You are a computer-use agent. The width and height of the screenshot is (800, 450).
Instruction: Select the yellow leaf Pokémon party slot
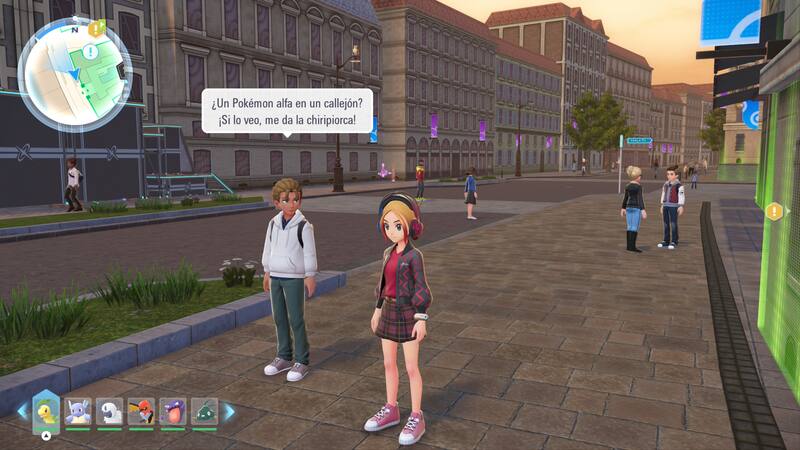click(46, 410)
